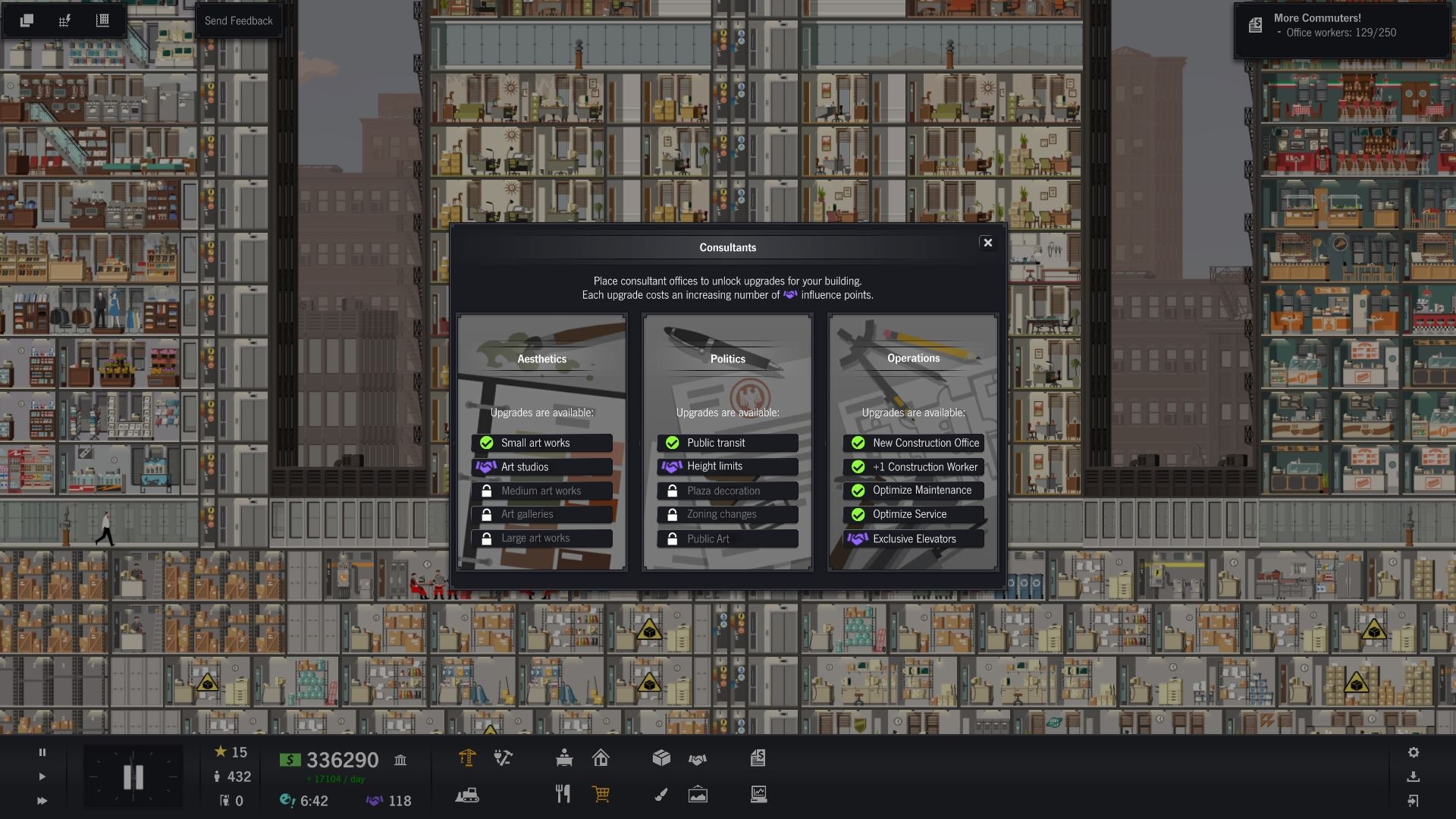Open the utilities and maintenance menu
Image resolution: width=1456 pixels, height=819 pixels.
pyautogui.click(x=502, y=758)
